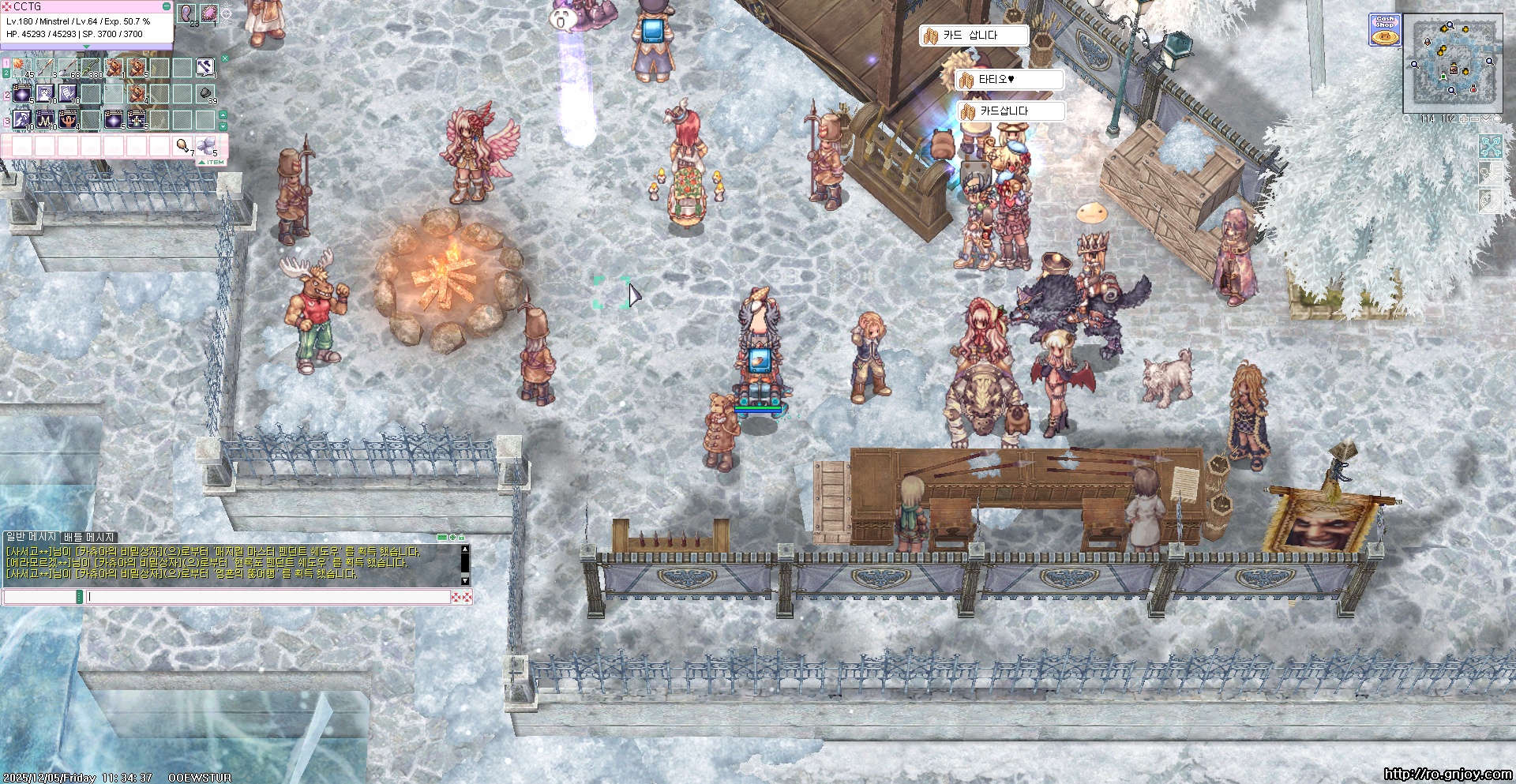1516x784 pixels.
Task: Click the minimap
Action: click(1453, 65)
